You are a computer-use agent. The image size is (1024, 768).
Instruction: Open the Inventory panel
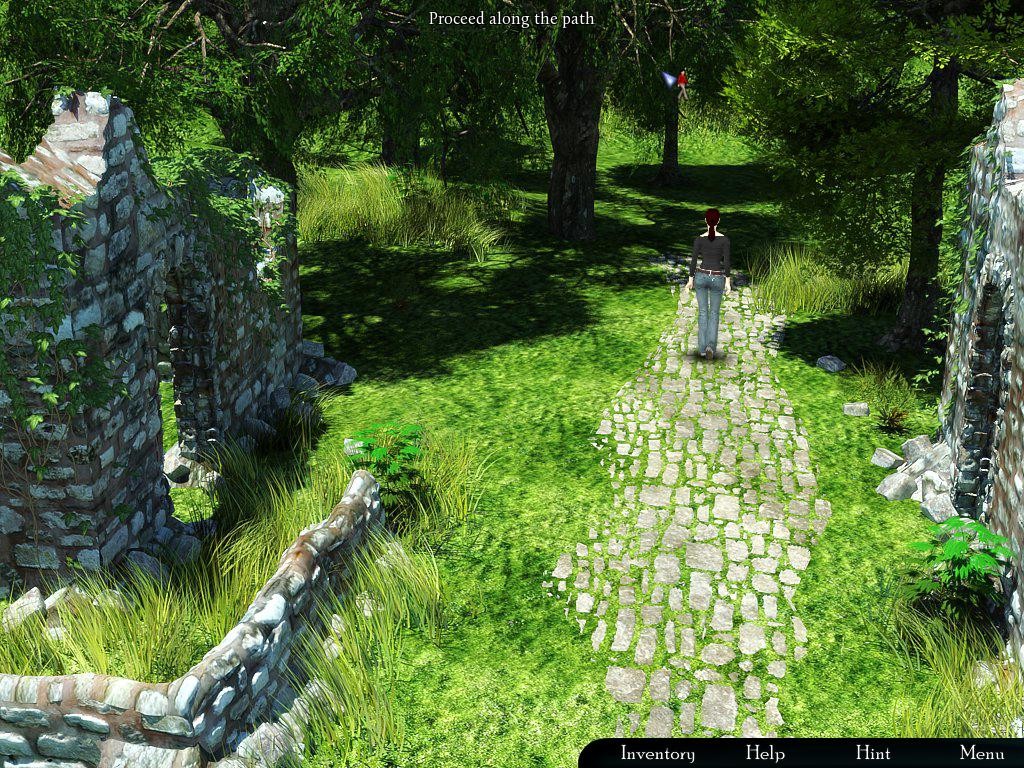(x=657, y=753)
